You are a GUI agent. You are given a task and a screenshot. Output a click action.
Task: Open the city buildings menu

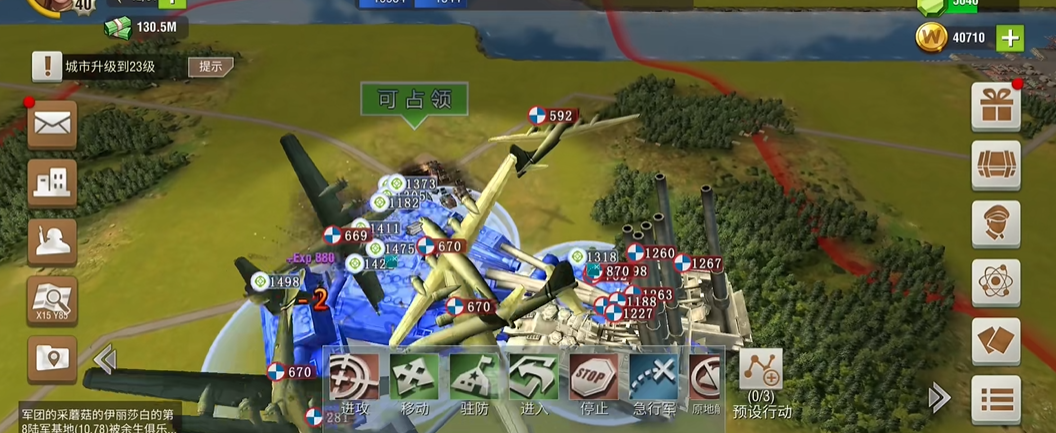(x=52, y=183)
